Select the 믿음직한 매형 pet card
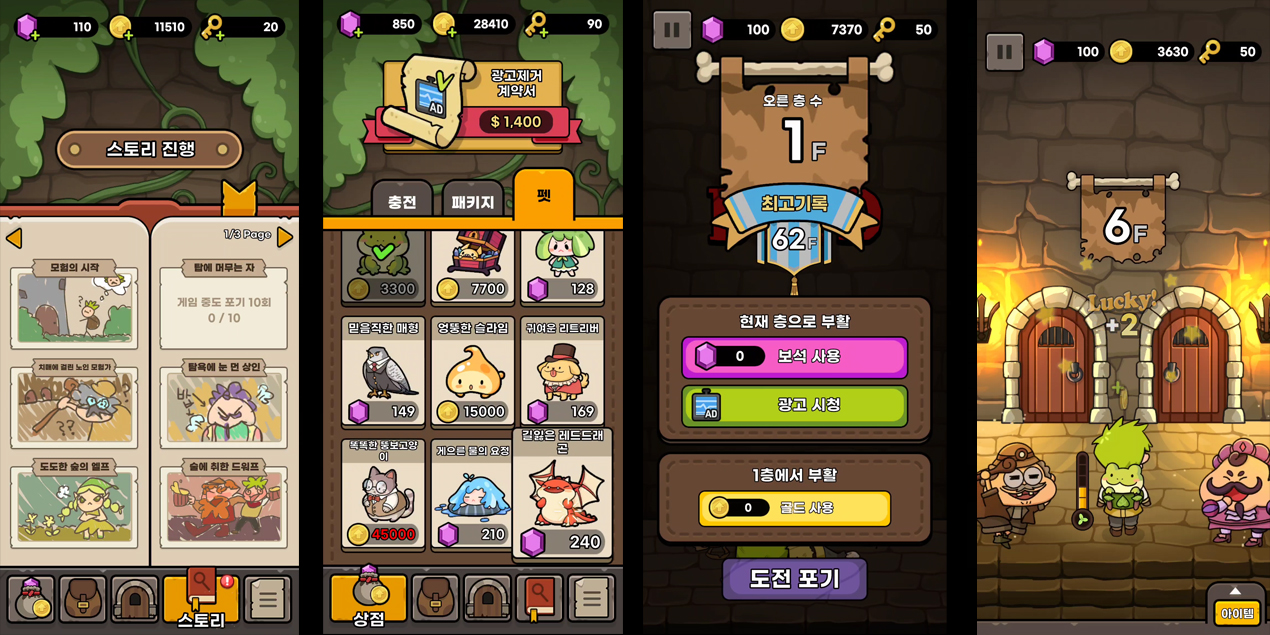 (x=383, y=372)
